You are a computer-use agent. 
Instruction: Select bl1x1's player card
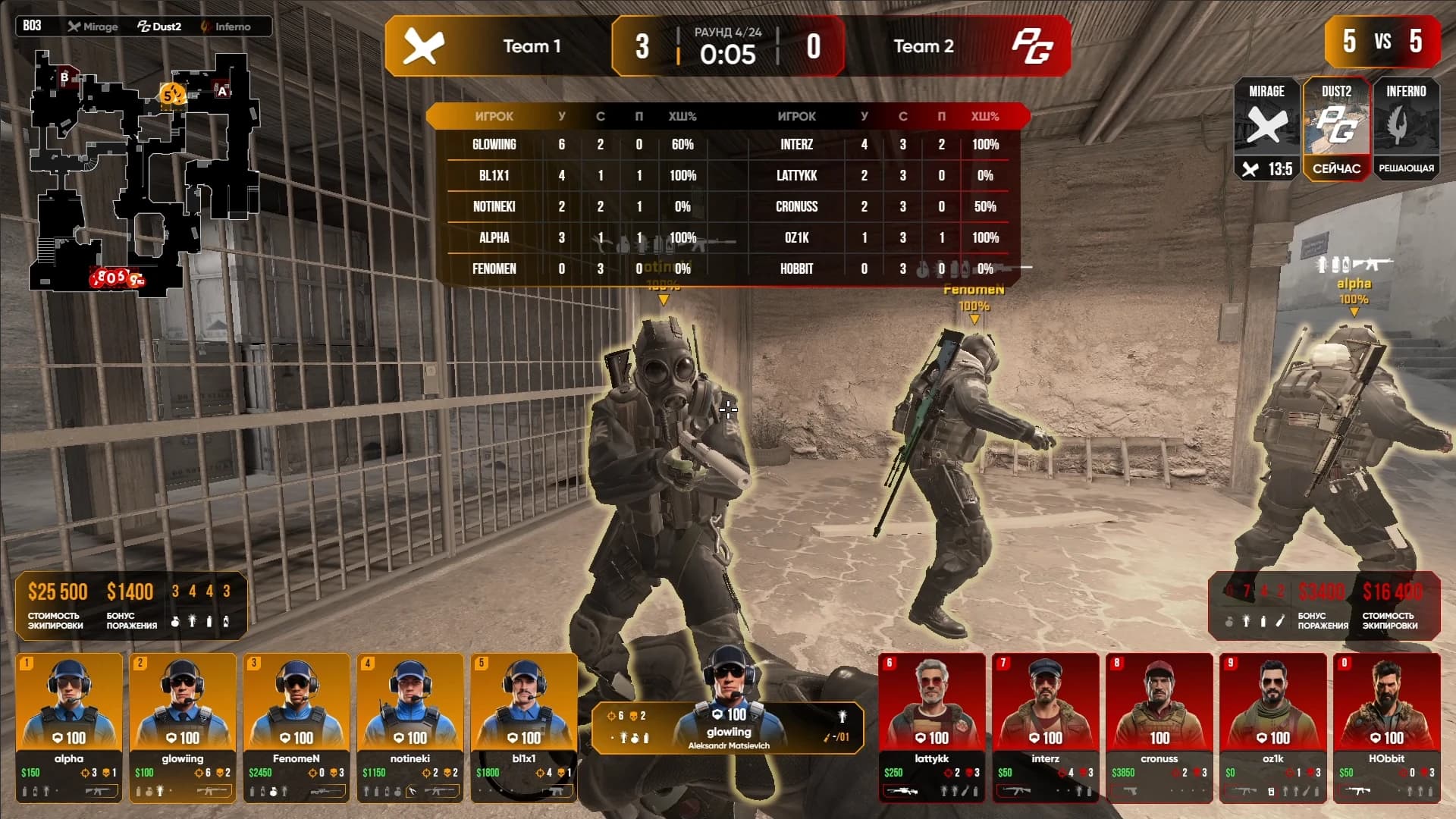pos(524,726)
